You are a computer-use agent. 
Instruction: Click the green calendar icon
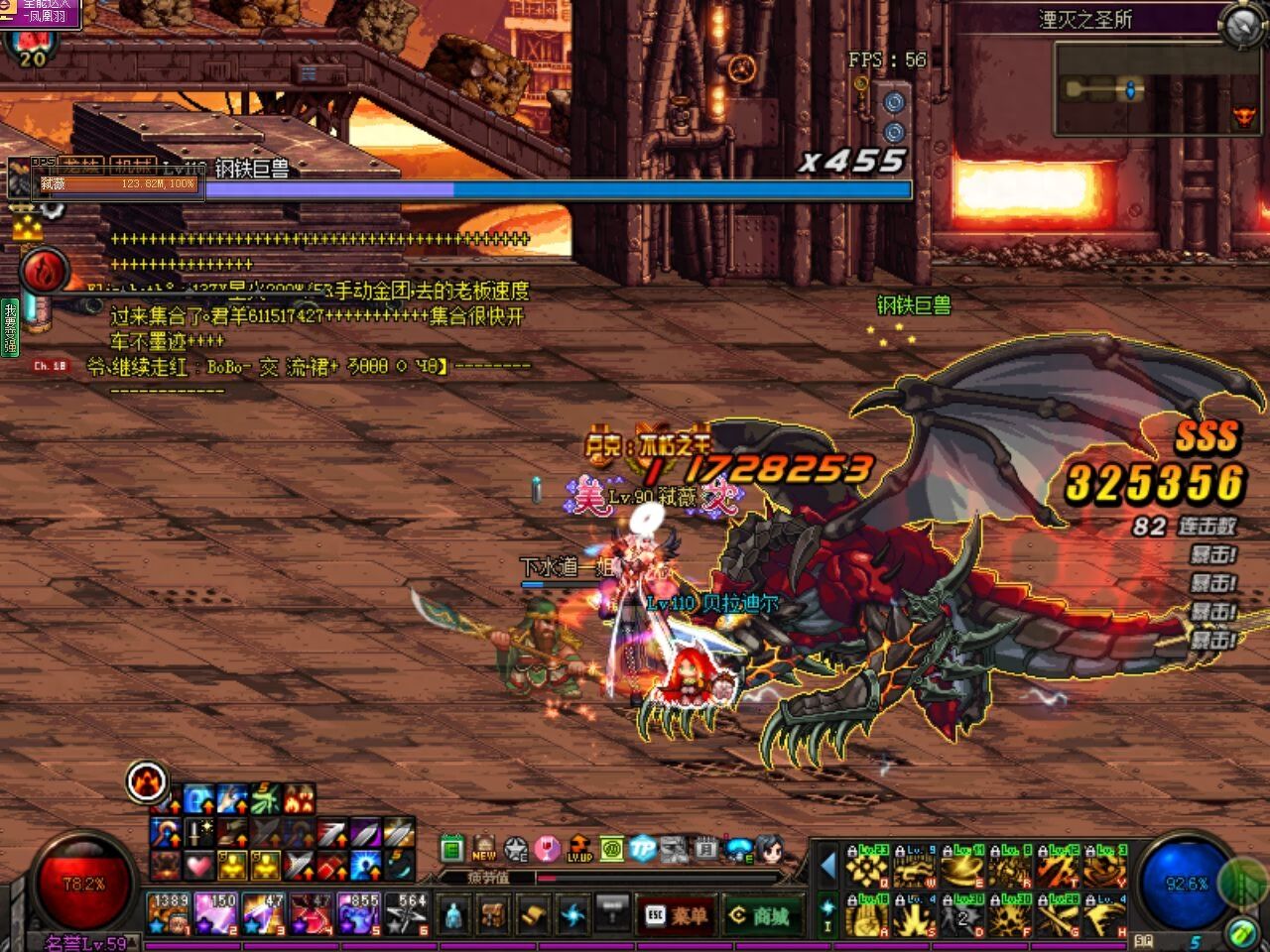(451, 850)
